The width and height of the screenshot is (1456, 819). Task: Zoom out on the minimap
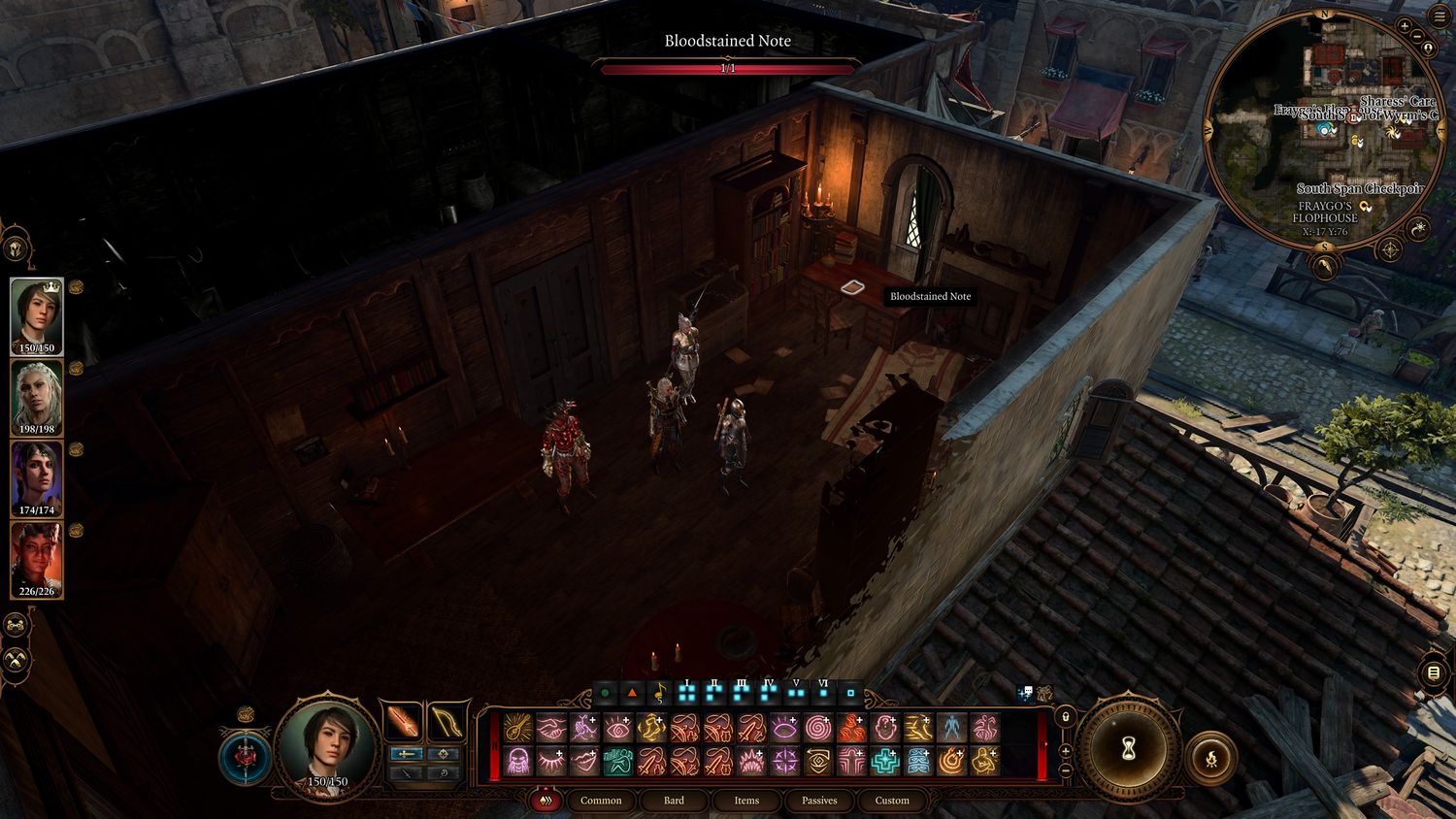1416,37
